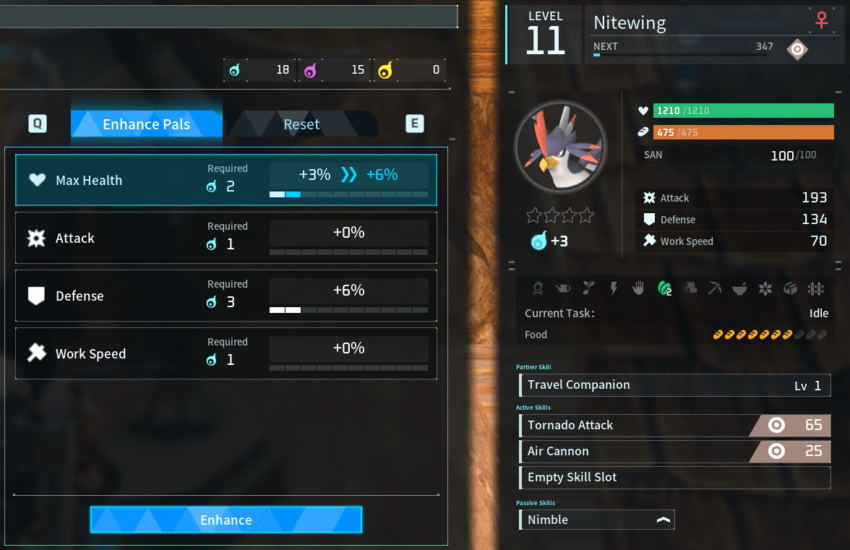Select the Max Health enhancement row
The image size is (850, 550).
point(226,180)
